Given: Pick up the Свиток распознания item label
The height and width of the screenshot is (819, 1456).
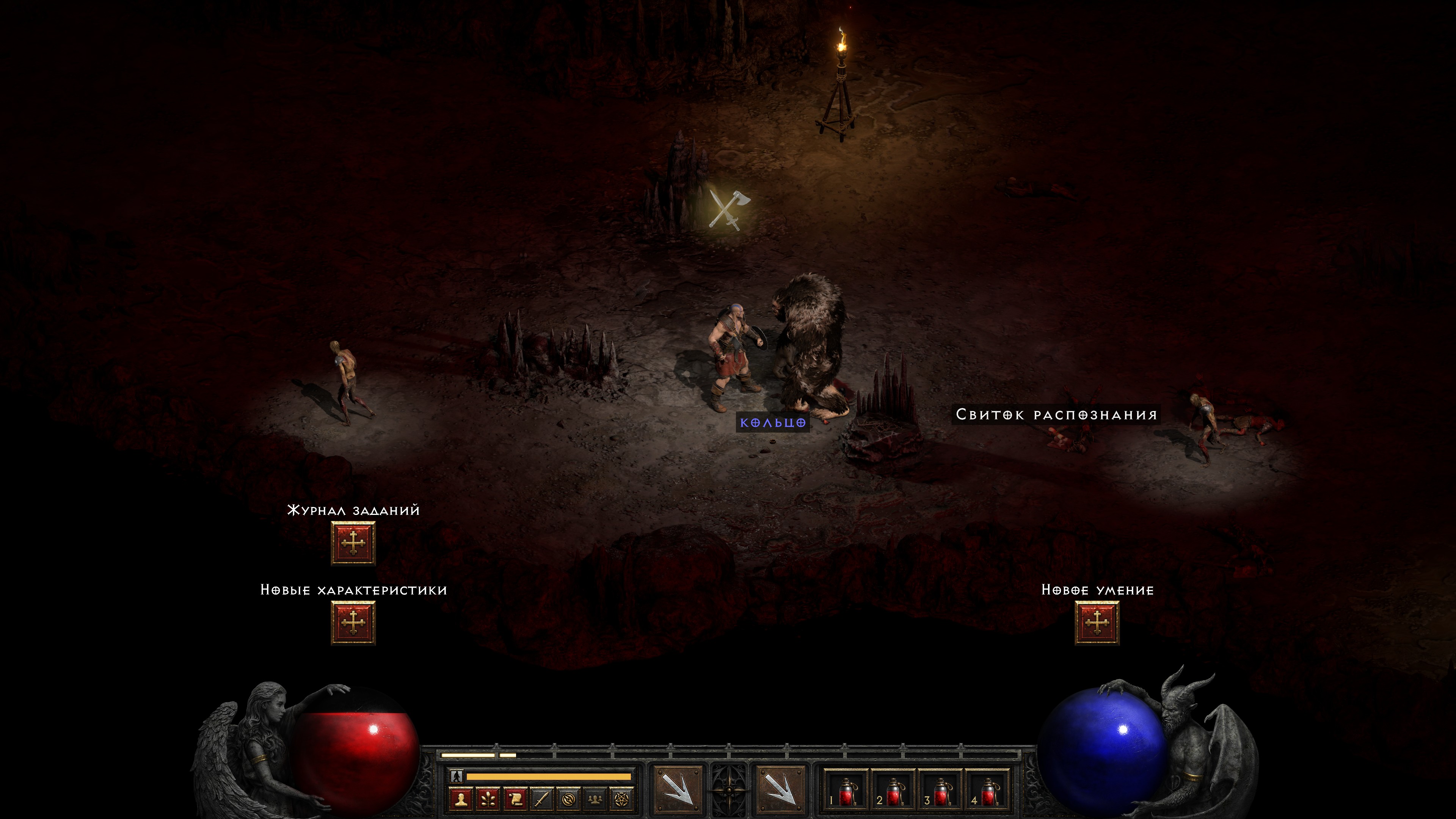Looking at the screenshot, I should pyautogui.click(x=1056, y=415).
